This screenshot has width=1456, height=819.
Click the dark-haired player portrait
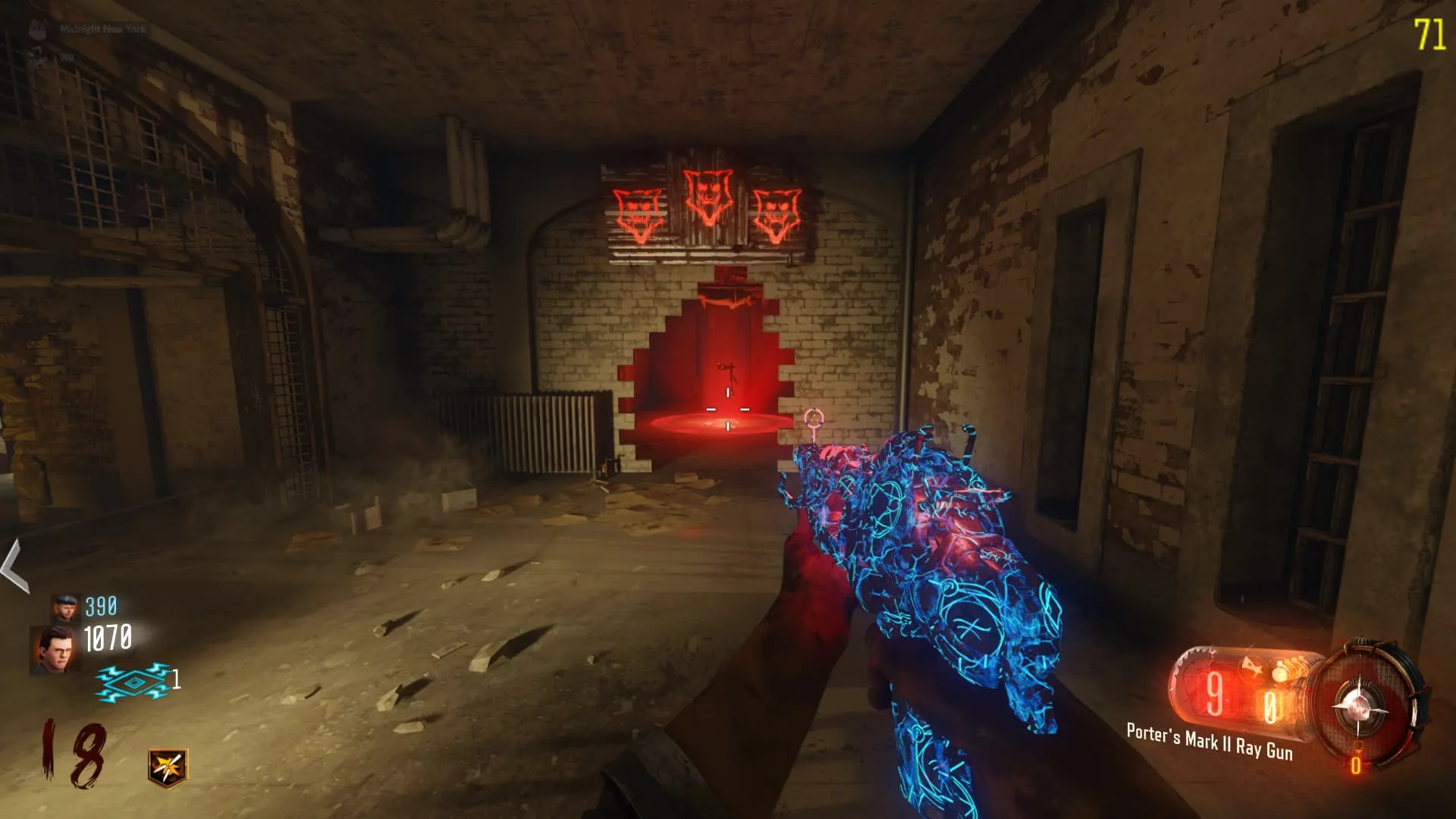click(55, 649)
